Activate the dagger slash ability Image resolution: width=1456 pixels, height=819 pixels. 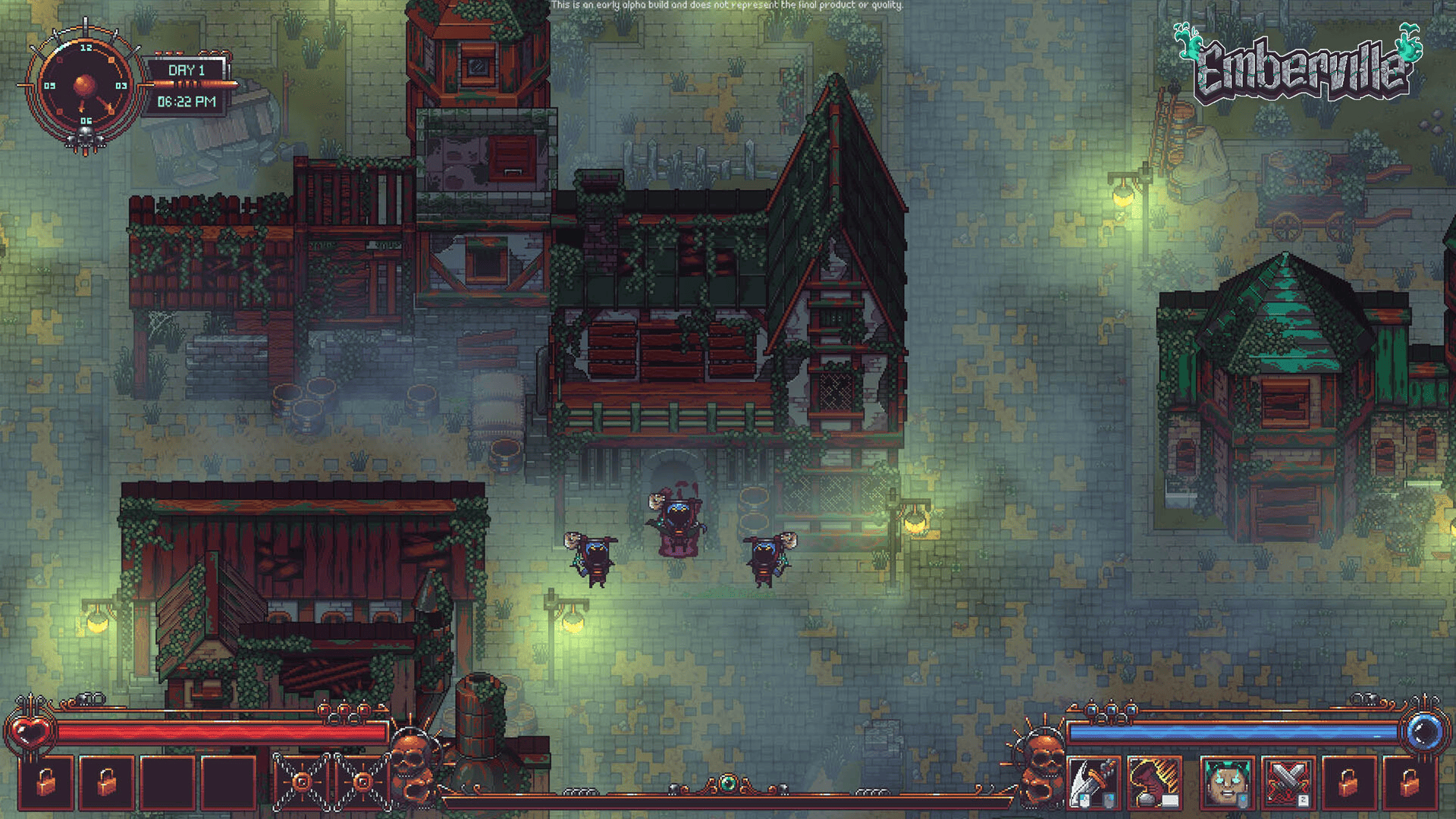click(x=1093, y=783)
